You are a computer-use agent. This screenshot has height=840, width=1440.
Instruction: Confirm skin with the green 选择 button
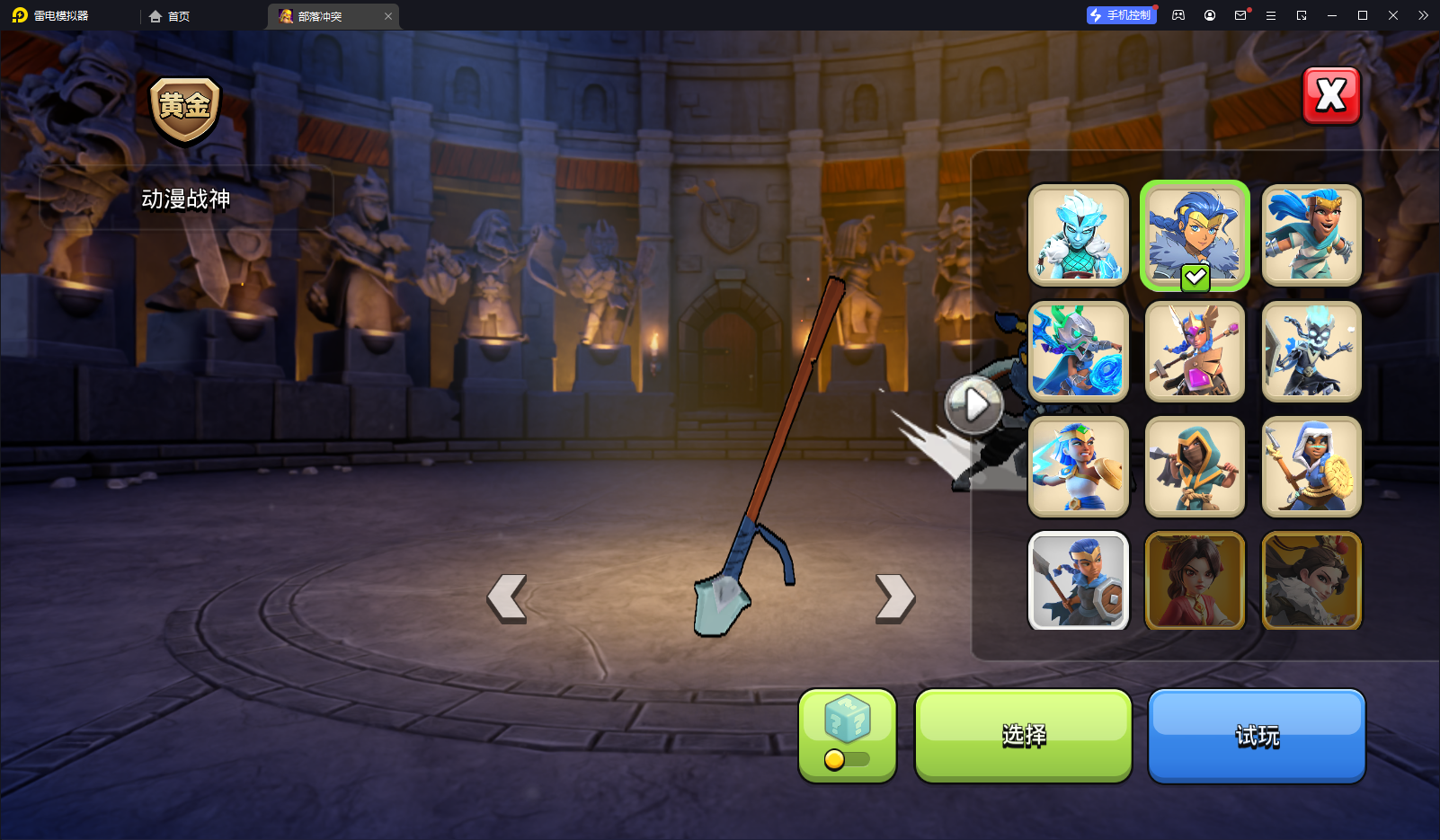(x=1023, y=736)
